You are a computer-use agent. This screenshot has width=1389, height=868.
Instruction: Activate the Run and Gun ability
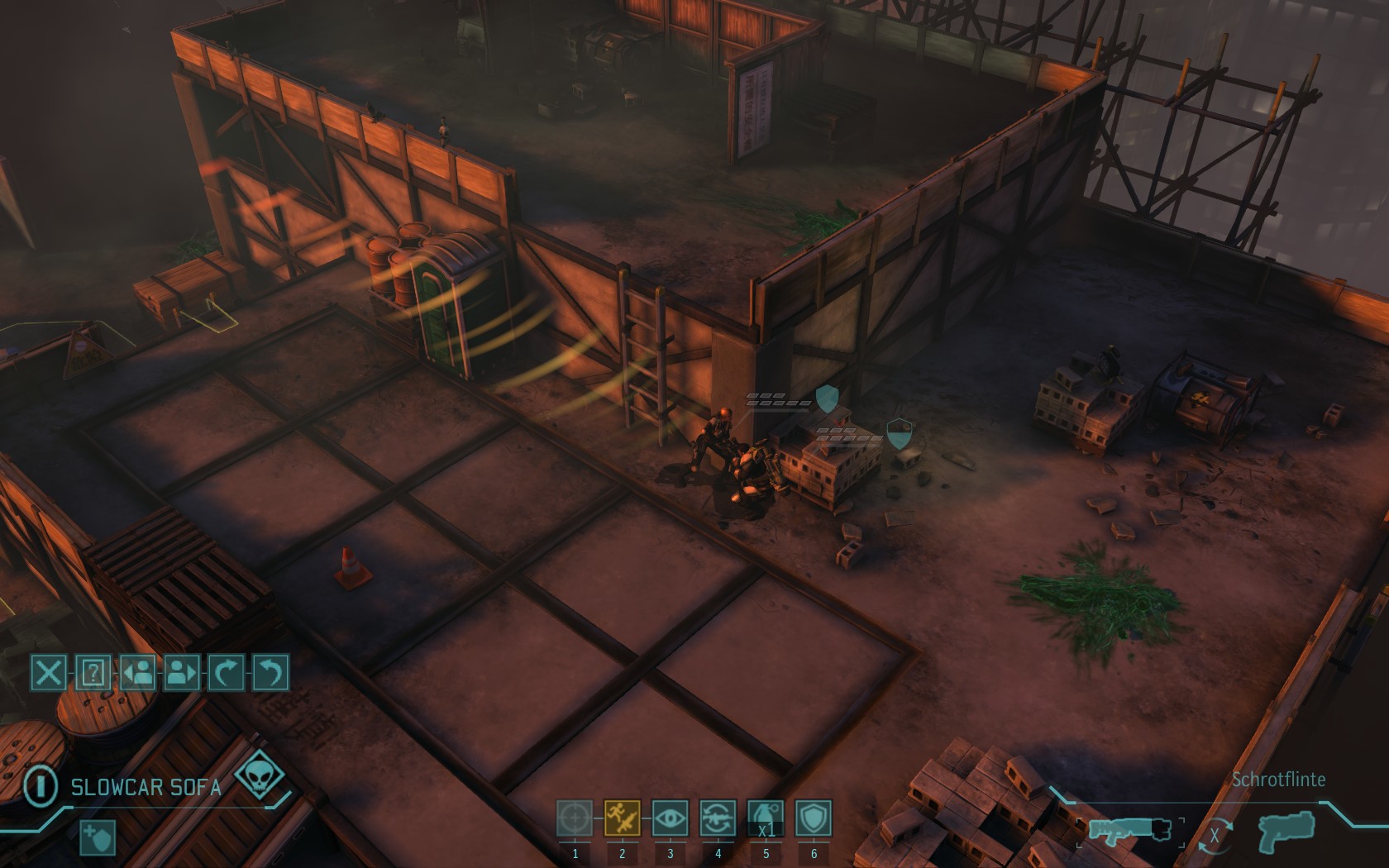click(623, 818)
